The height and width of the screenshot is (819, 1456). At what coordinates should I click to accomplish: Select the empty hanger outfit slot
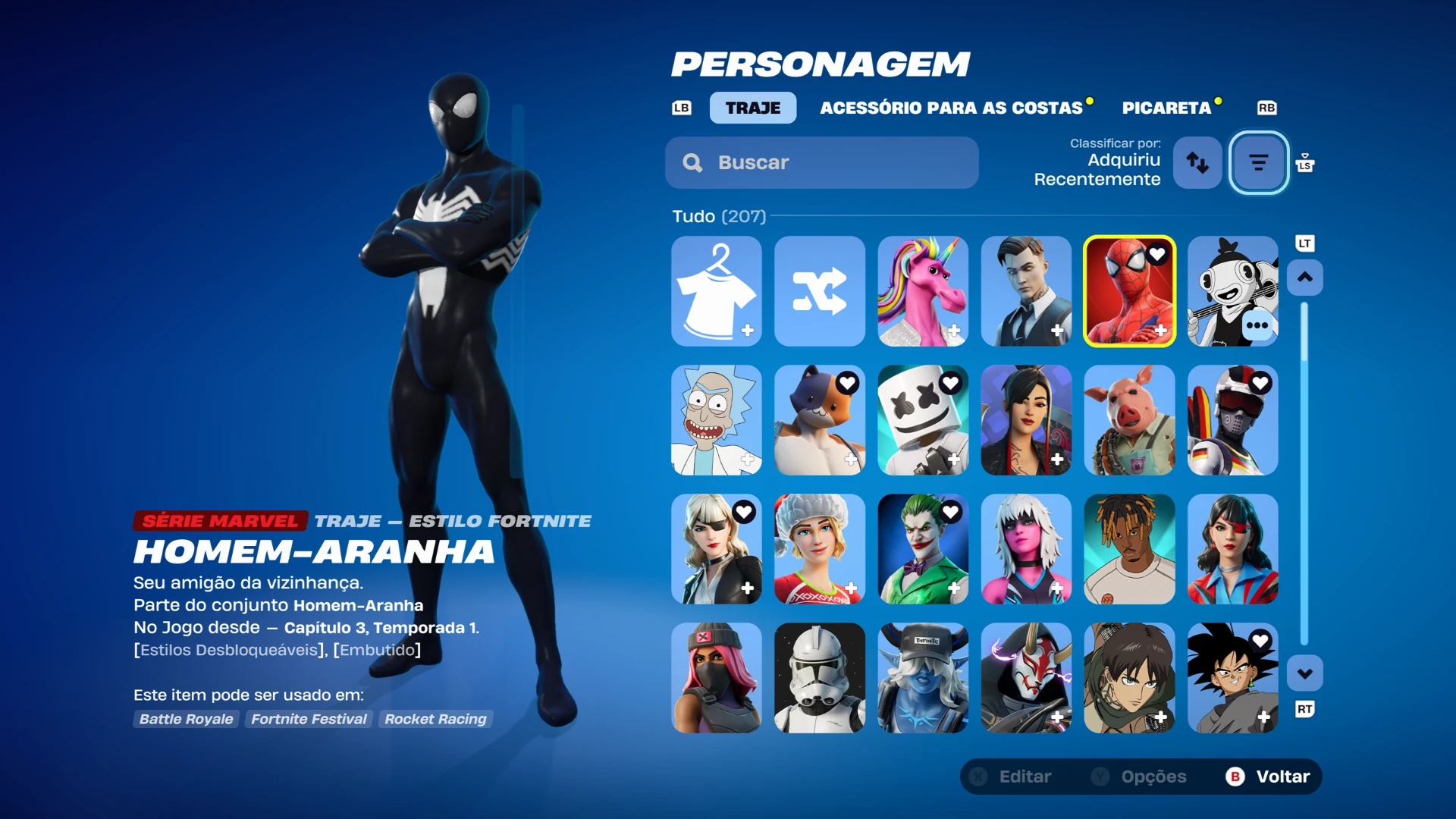click(716, 291)
